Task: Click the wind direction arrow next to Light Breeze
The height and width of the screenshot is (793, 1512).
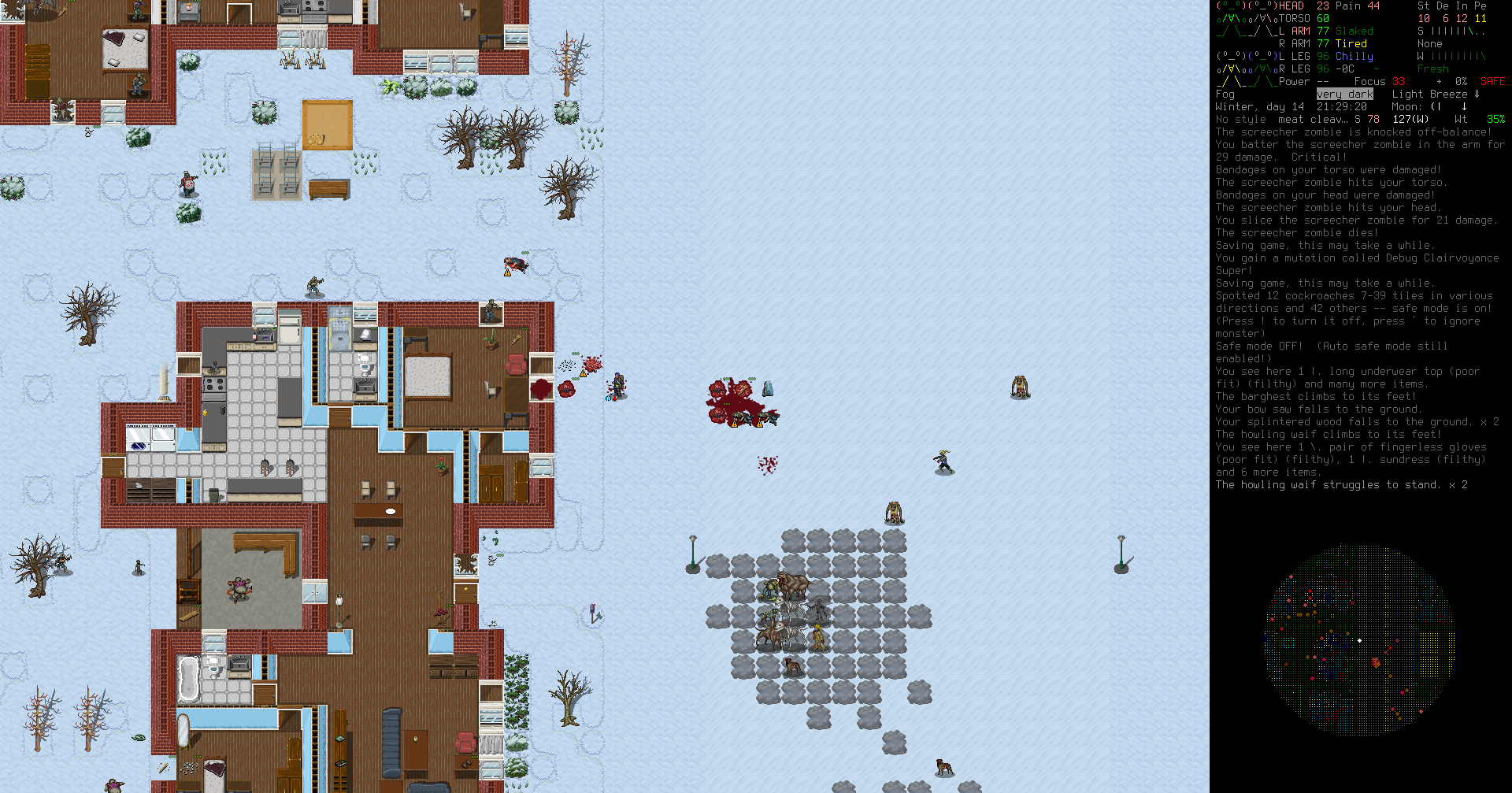Action: pos(1478,94)
